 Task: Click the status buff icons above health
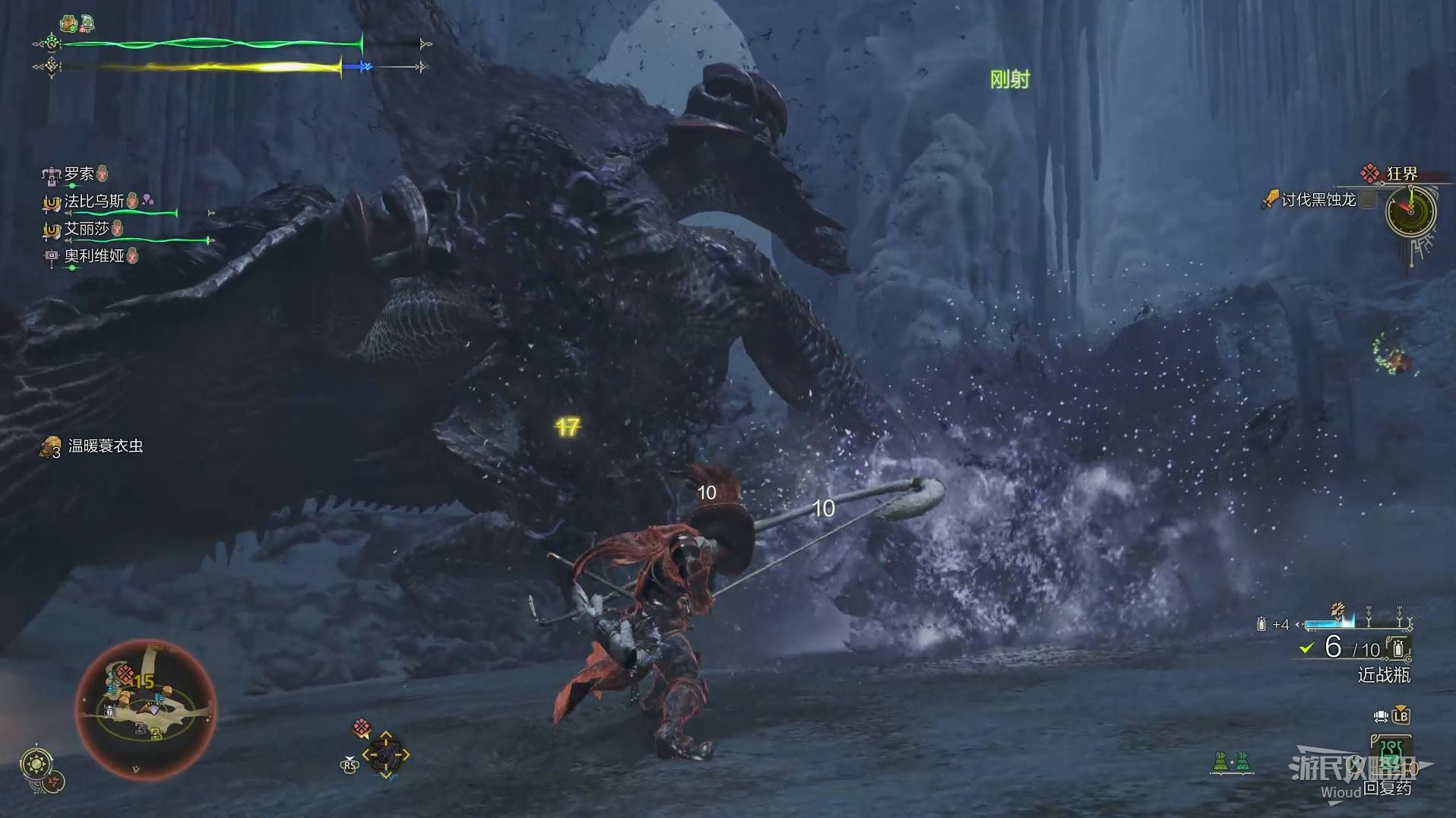point(77,24)
